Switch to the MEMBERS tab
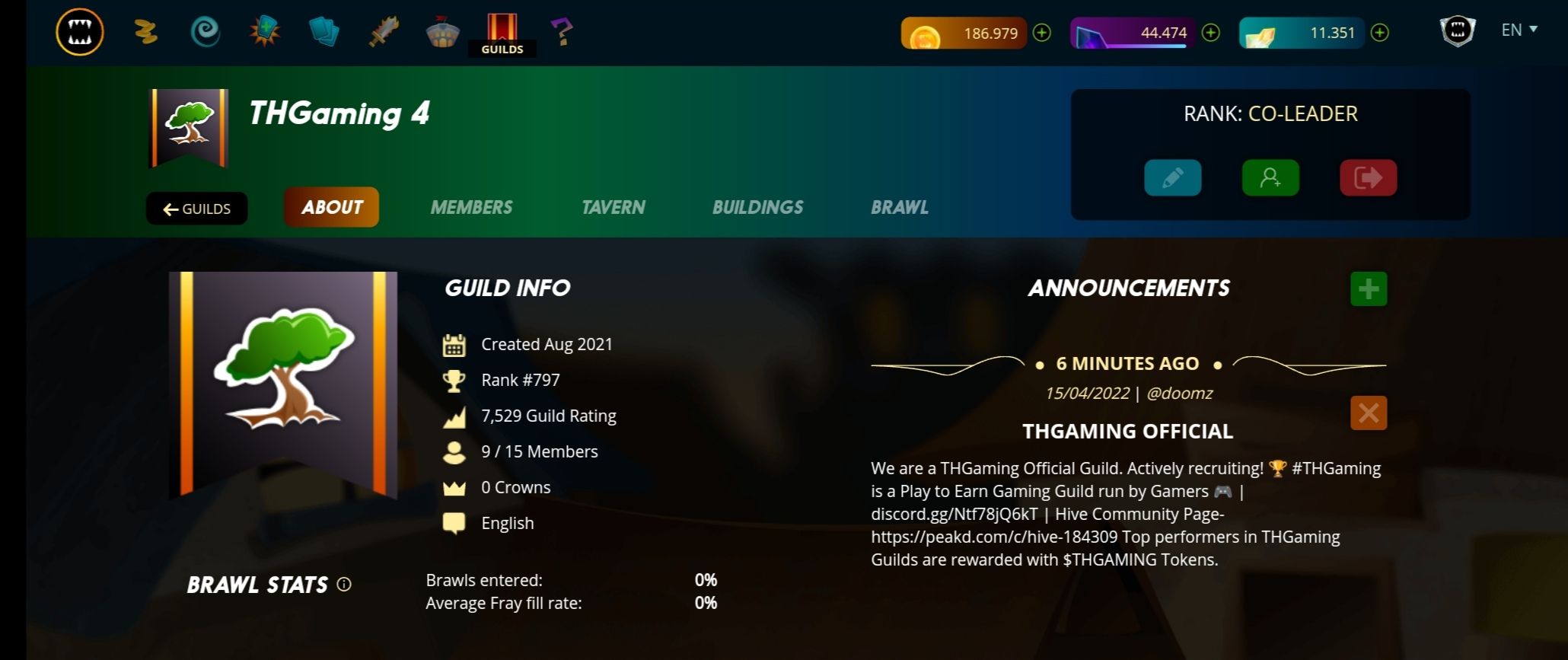 pyautogui.click(x=471, y=206)
